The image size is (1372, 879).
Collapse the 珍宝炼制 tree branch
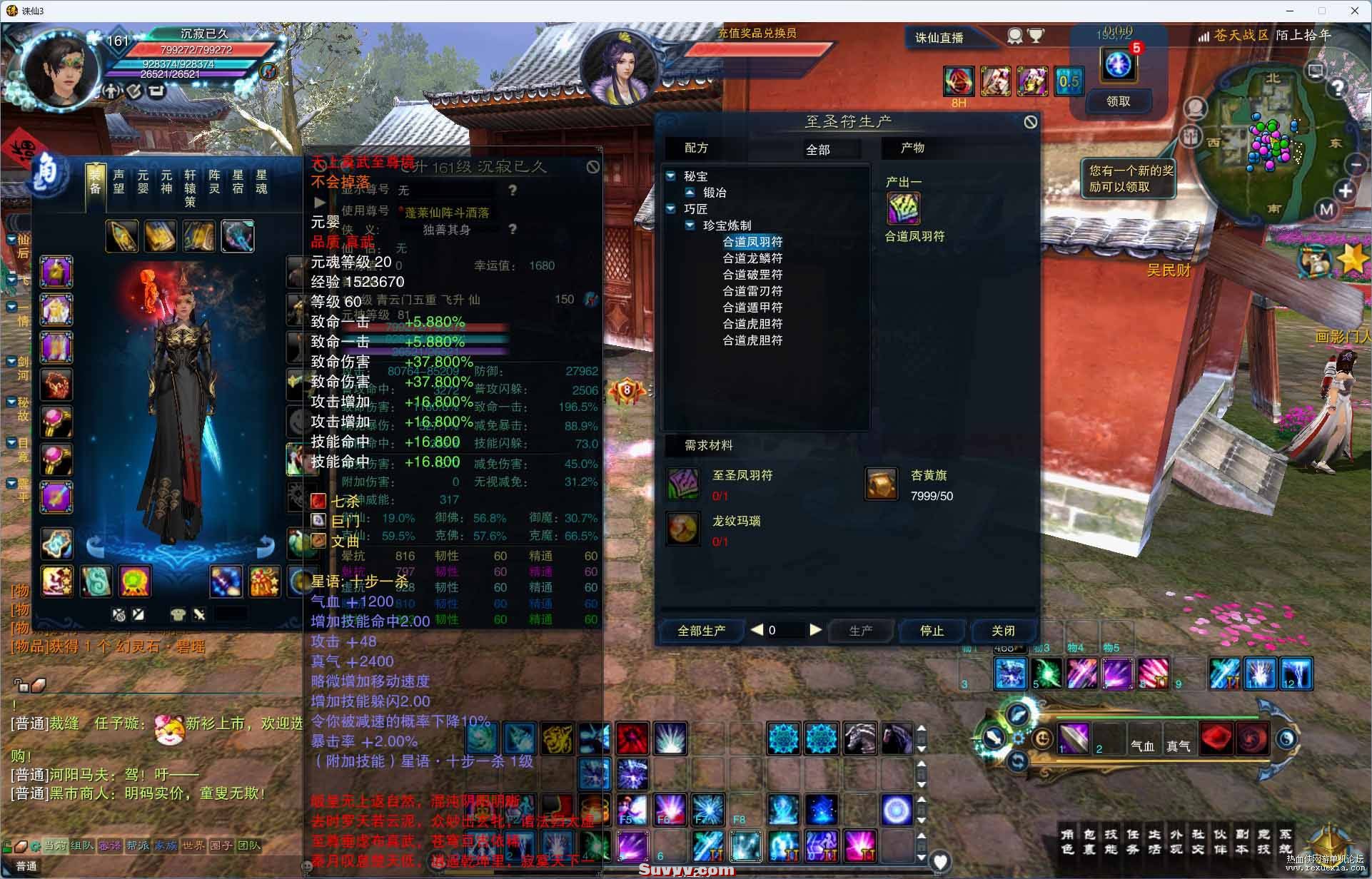[690, 225]
